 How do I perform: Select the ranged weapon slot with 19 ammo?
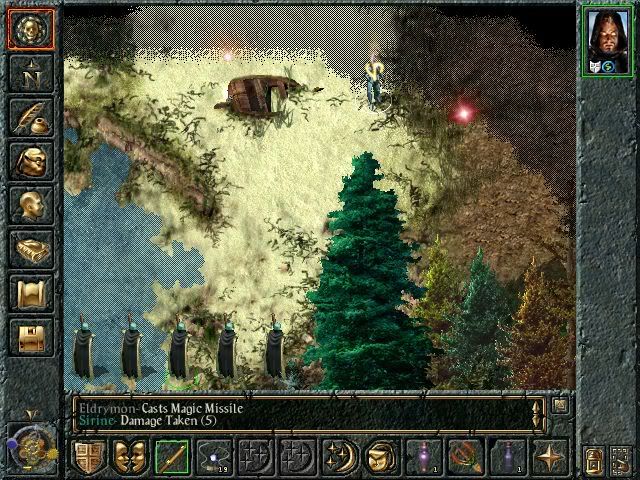(x=214, y=457)
